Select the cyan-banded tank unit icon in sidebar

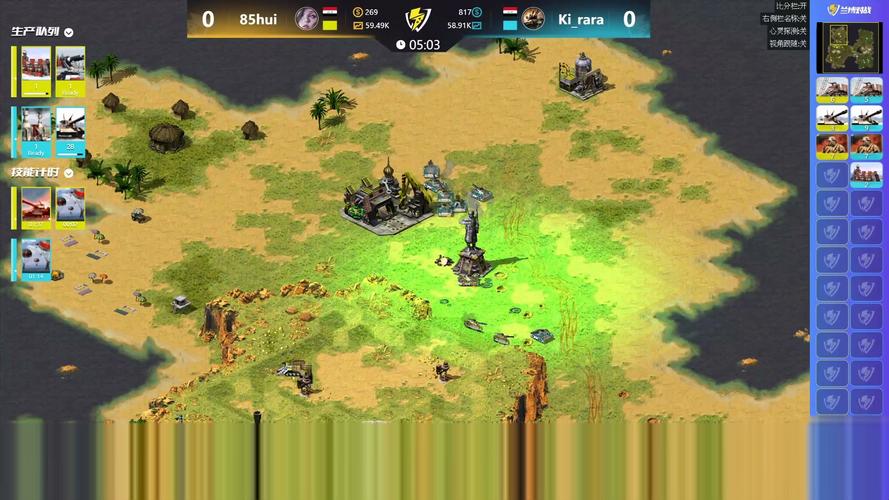point(866,118)
